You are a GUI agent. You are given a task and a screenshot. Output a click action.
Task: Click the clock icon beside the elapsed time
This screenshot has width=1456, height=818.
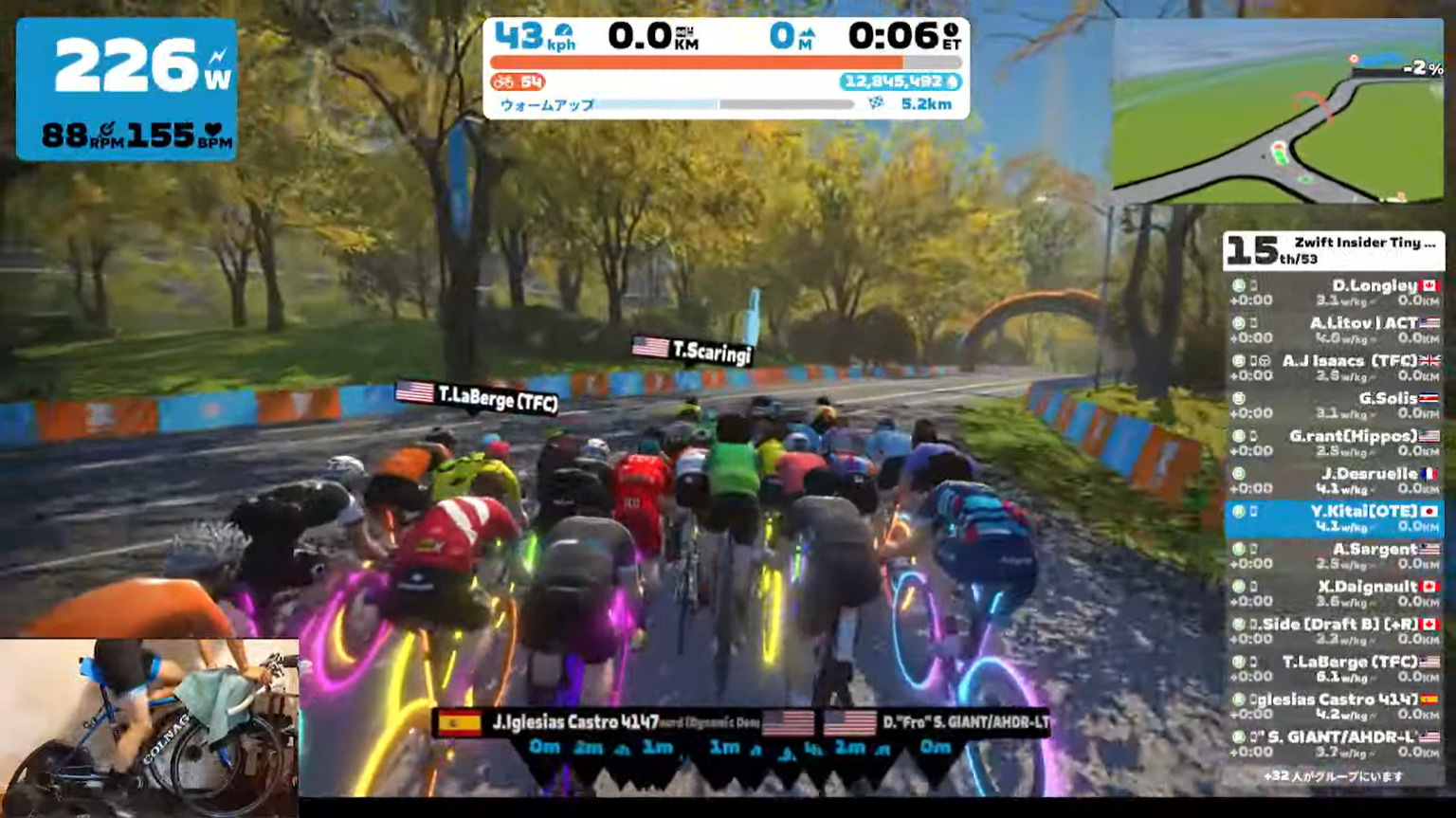(951, 31)
